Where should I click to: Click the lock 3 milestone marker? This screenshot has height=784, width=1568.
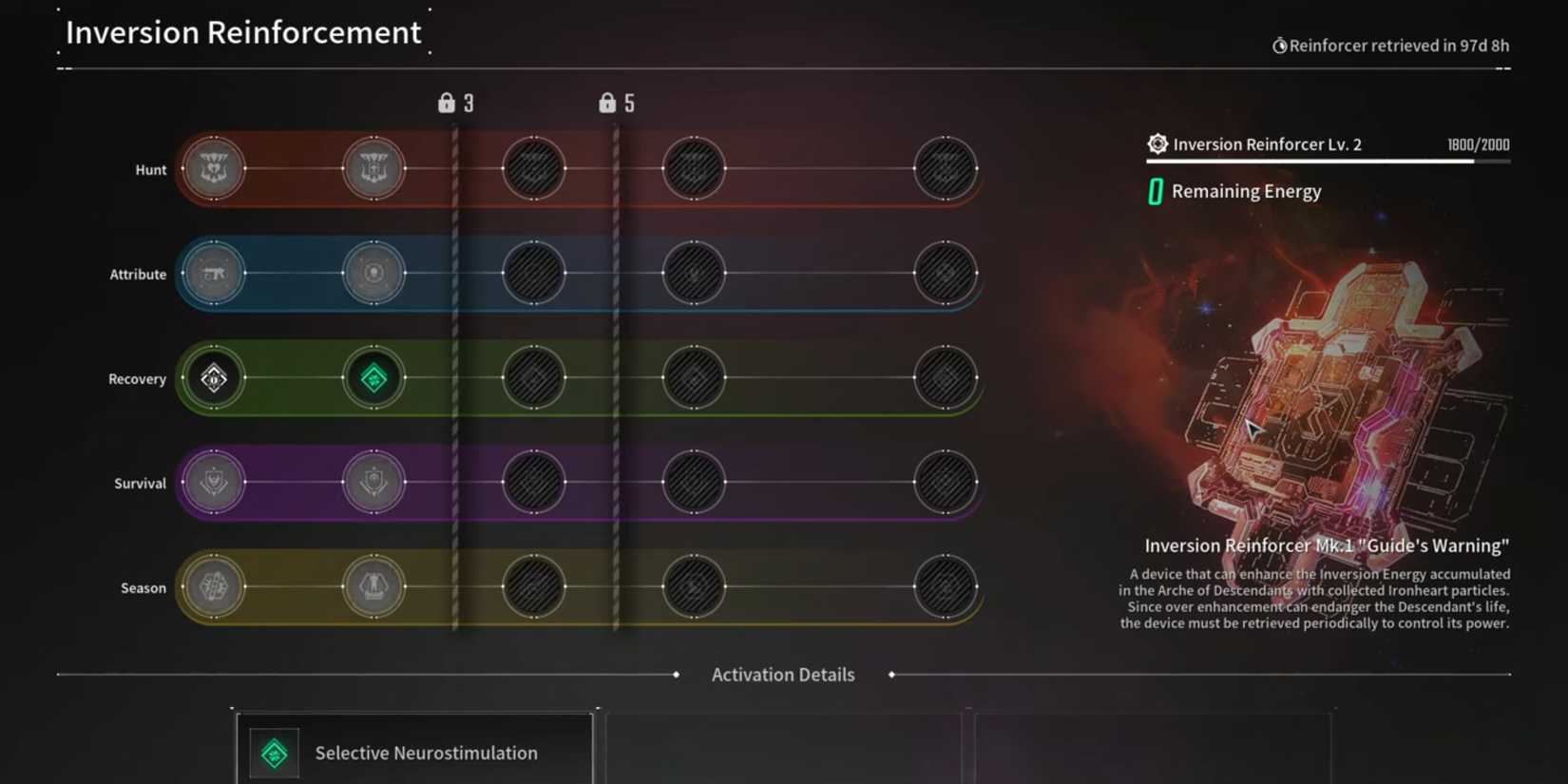(455, 103)
